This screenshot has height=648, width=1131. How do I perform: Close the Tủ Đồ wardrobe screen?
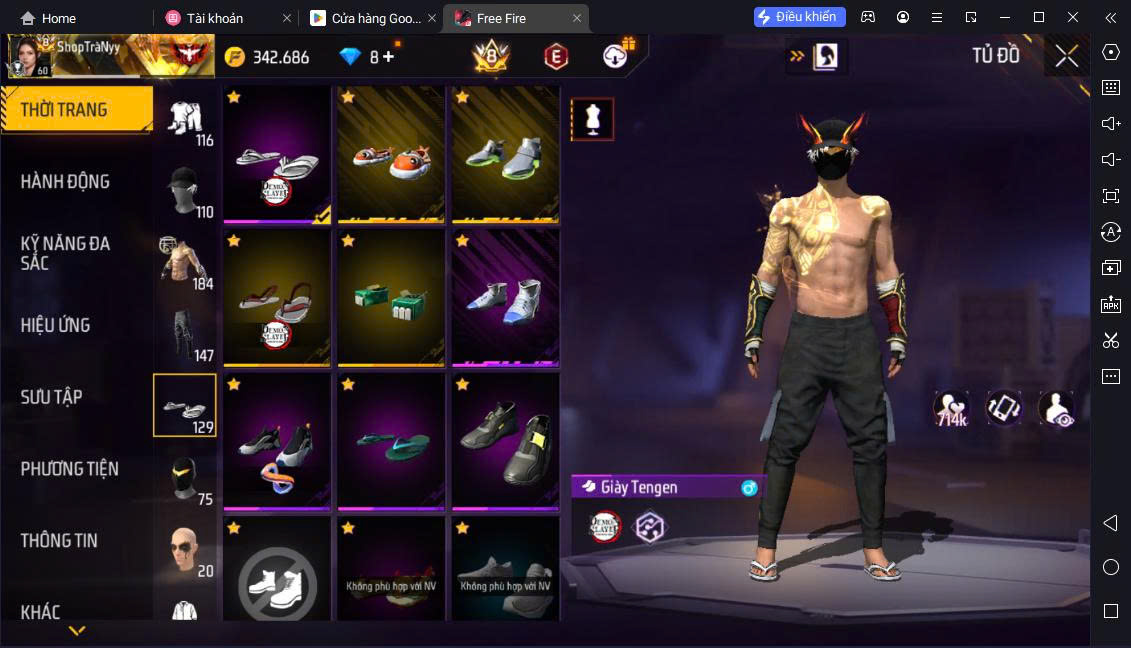pos(1066,57)
